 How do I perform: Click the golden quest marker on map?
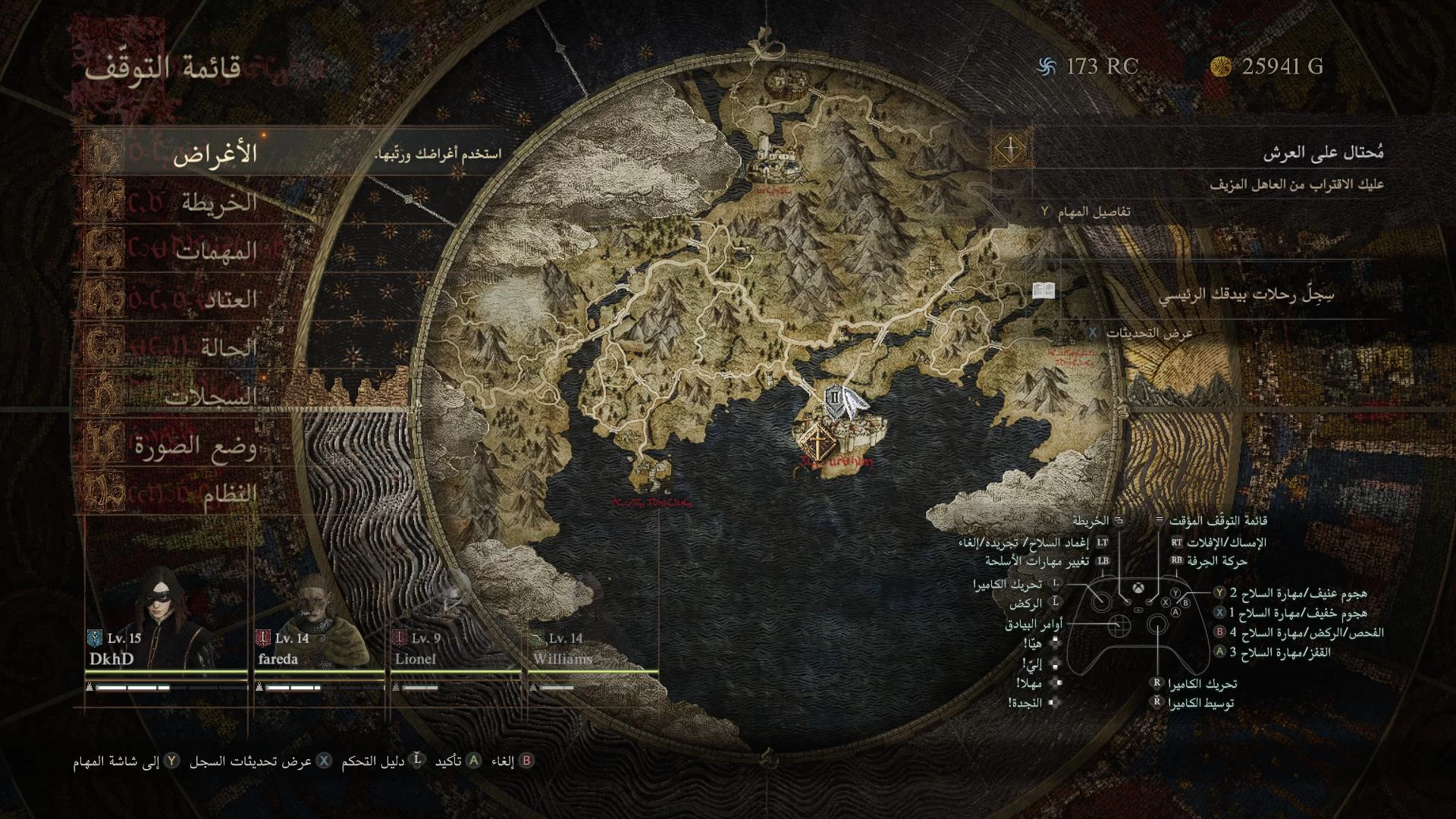point(817,441)
